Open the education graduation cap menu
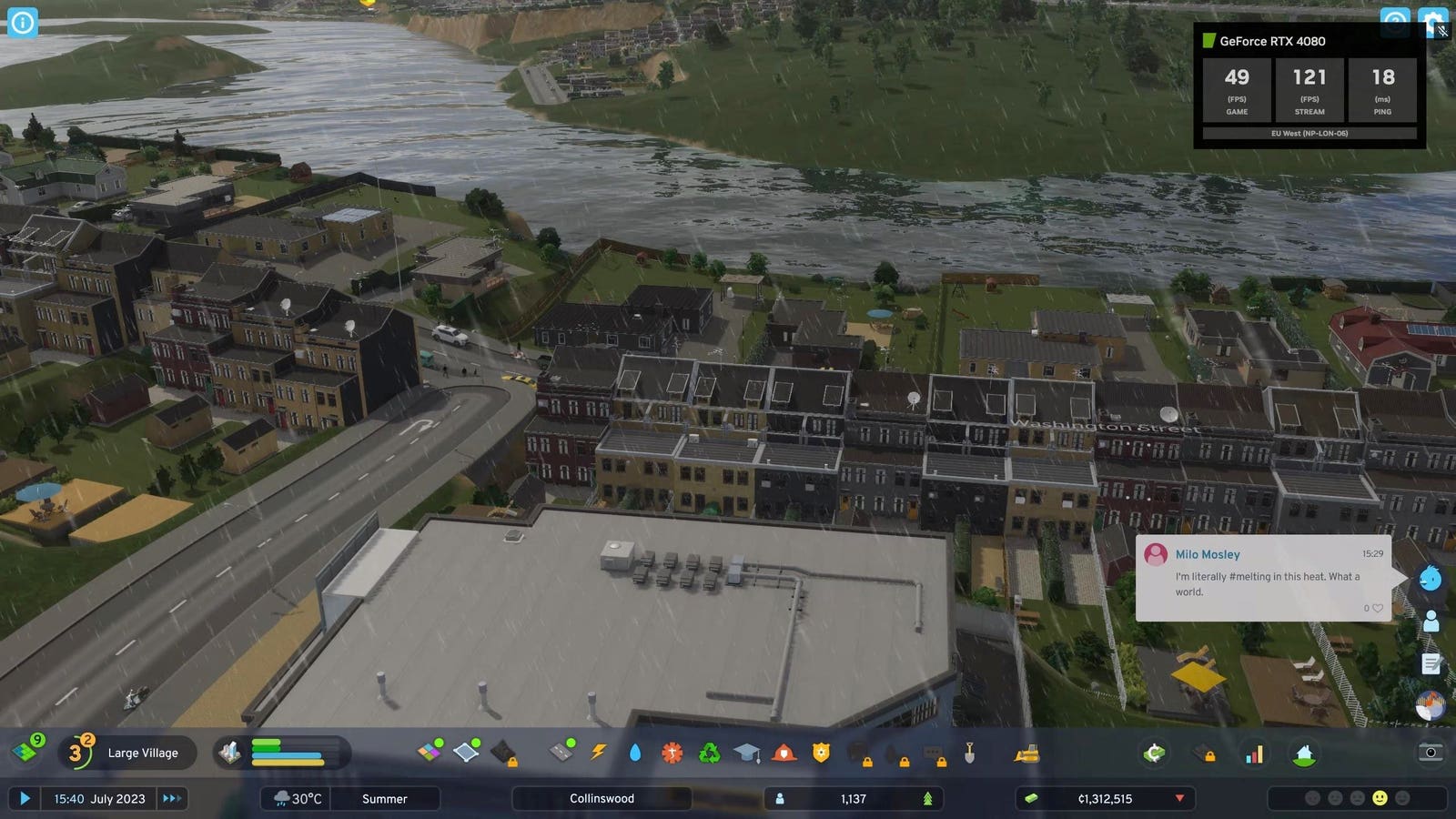This screenshot has width=1456, height=819. 746,753
